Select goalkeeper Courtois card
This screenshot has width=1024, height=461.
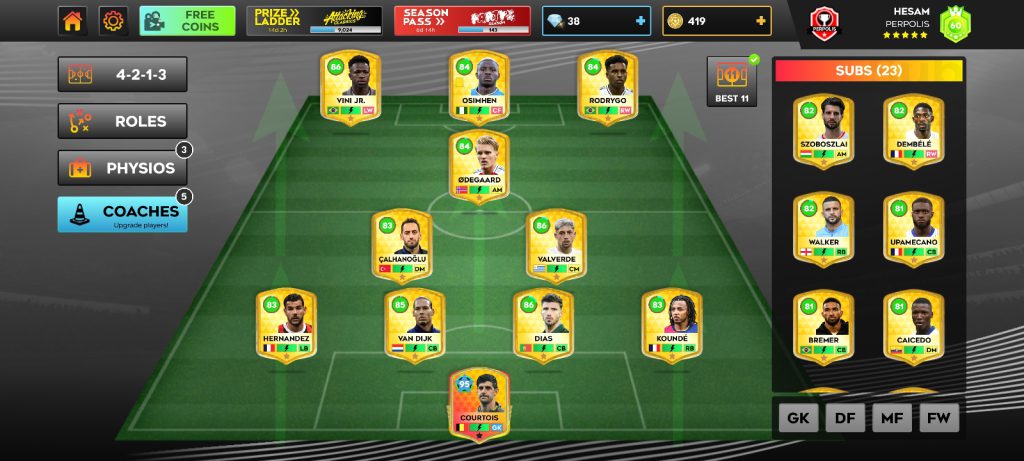point(479,404)
